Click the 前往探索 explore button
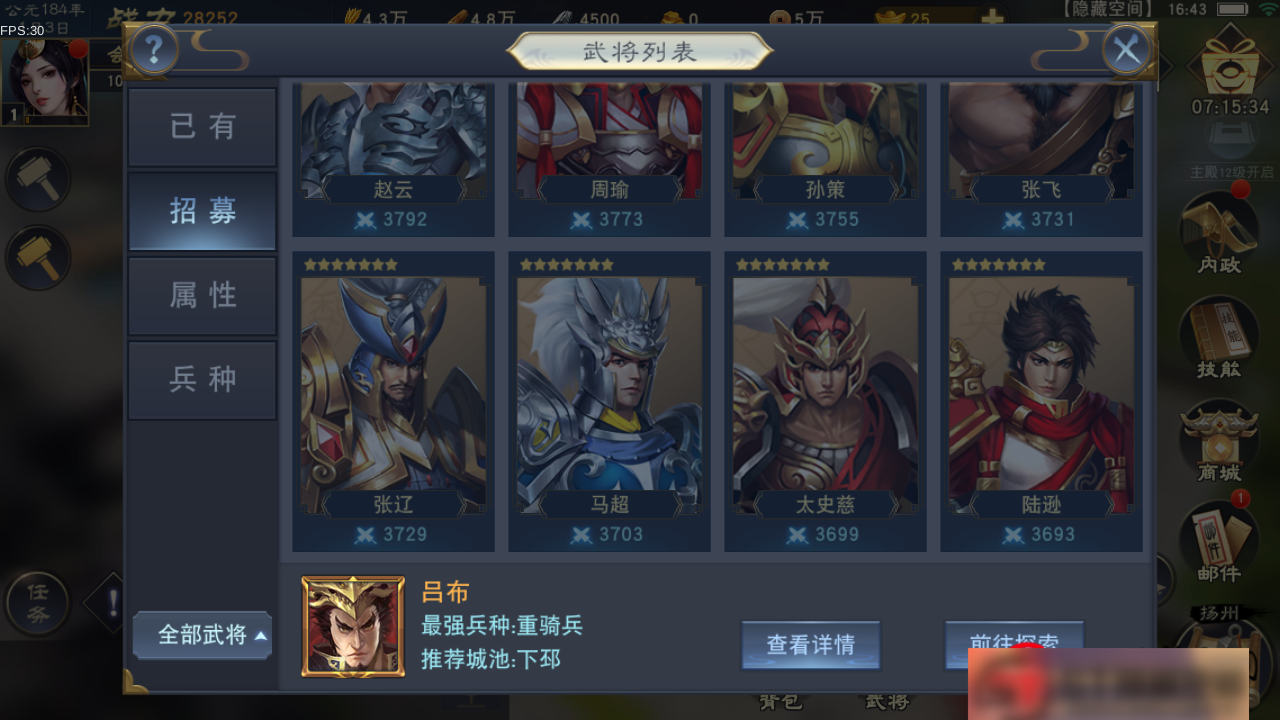Viewport: 1280px width, 720px height. tap(1013, 645)
